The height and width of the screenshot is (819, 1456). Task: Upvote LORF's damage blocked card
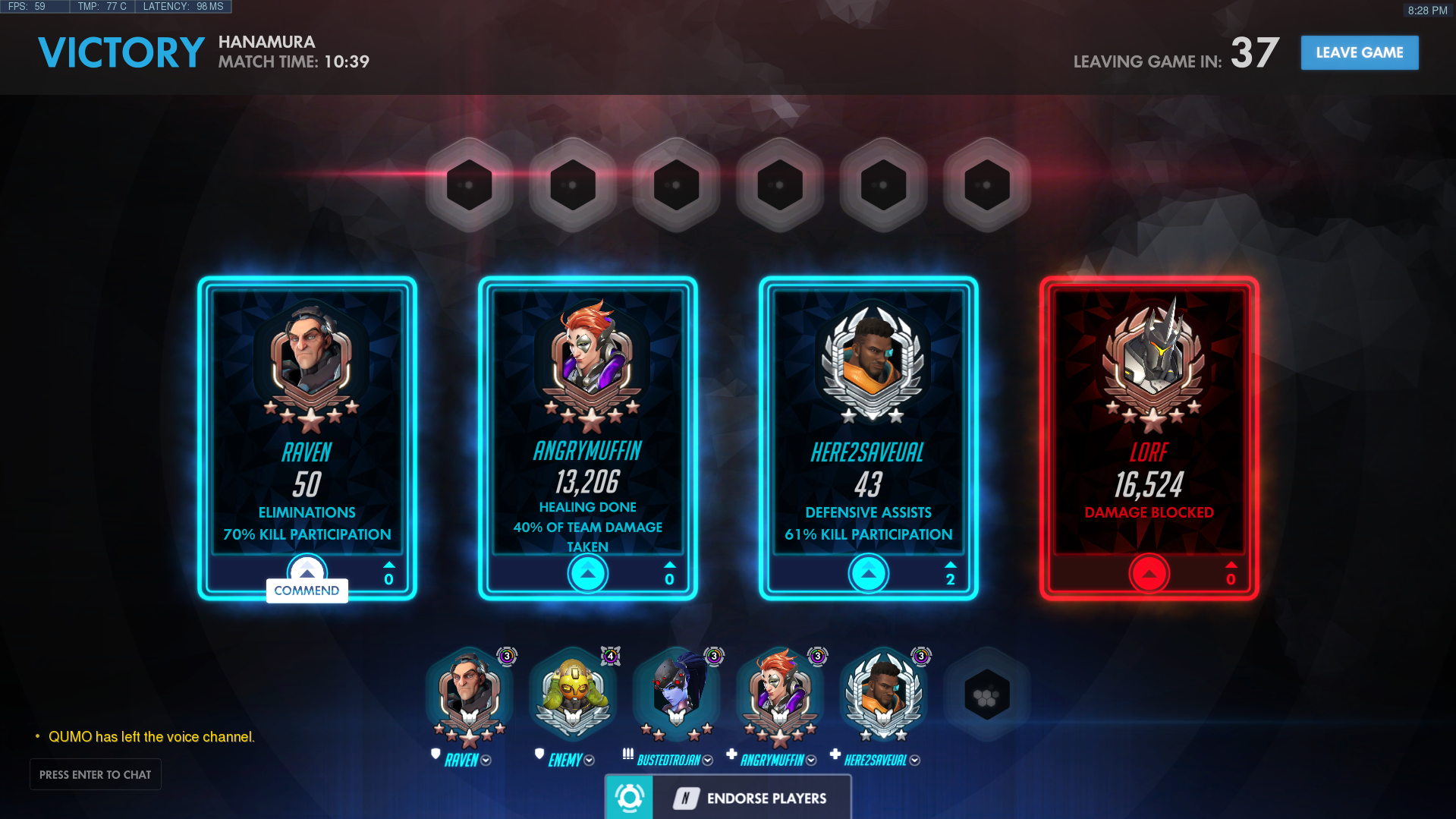click(x=1149, y=574)
